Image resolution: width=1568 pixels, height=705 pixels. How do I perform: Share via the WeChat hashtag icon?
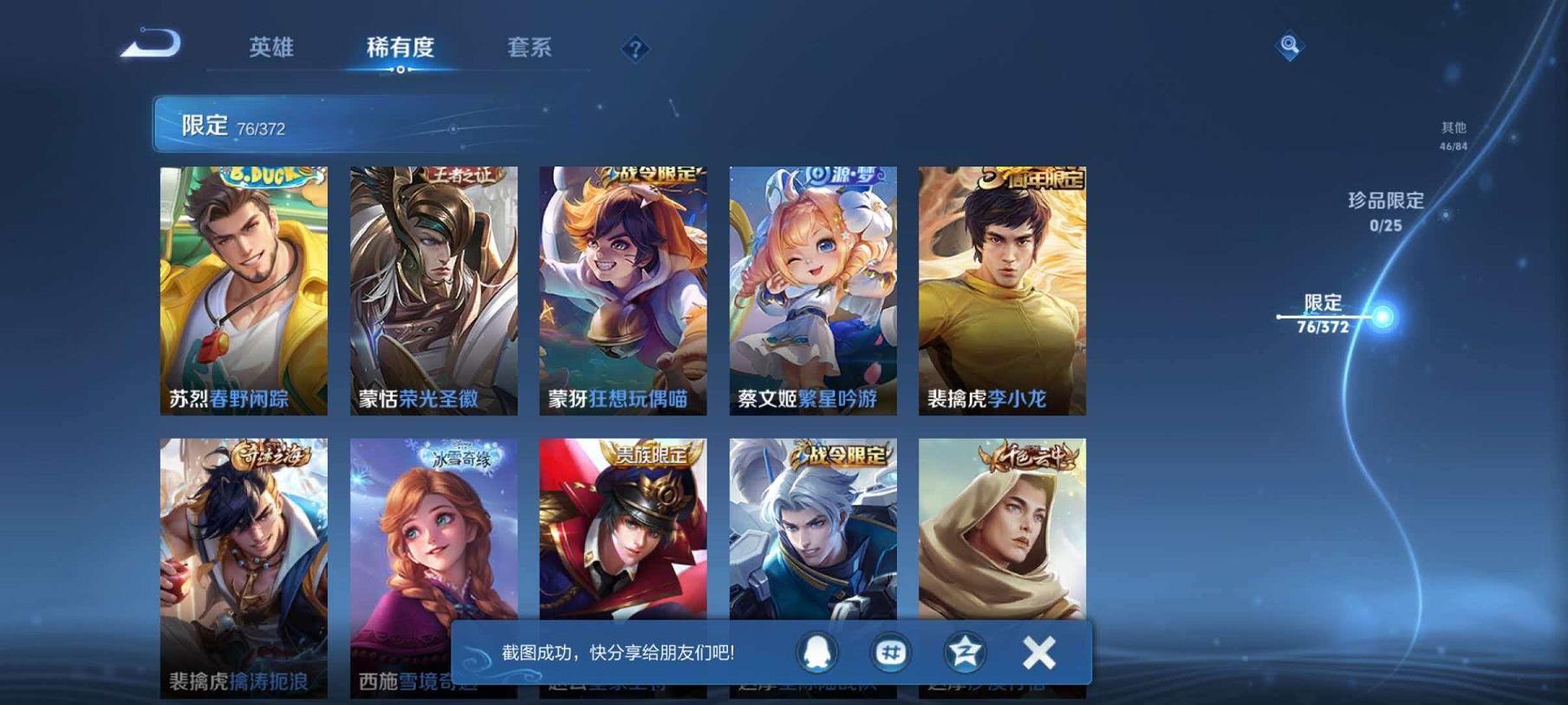(x=889, y=653)
